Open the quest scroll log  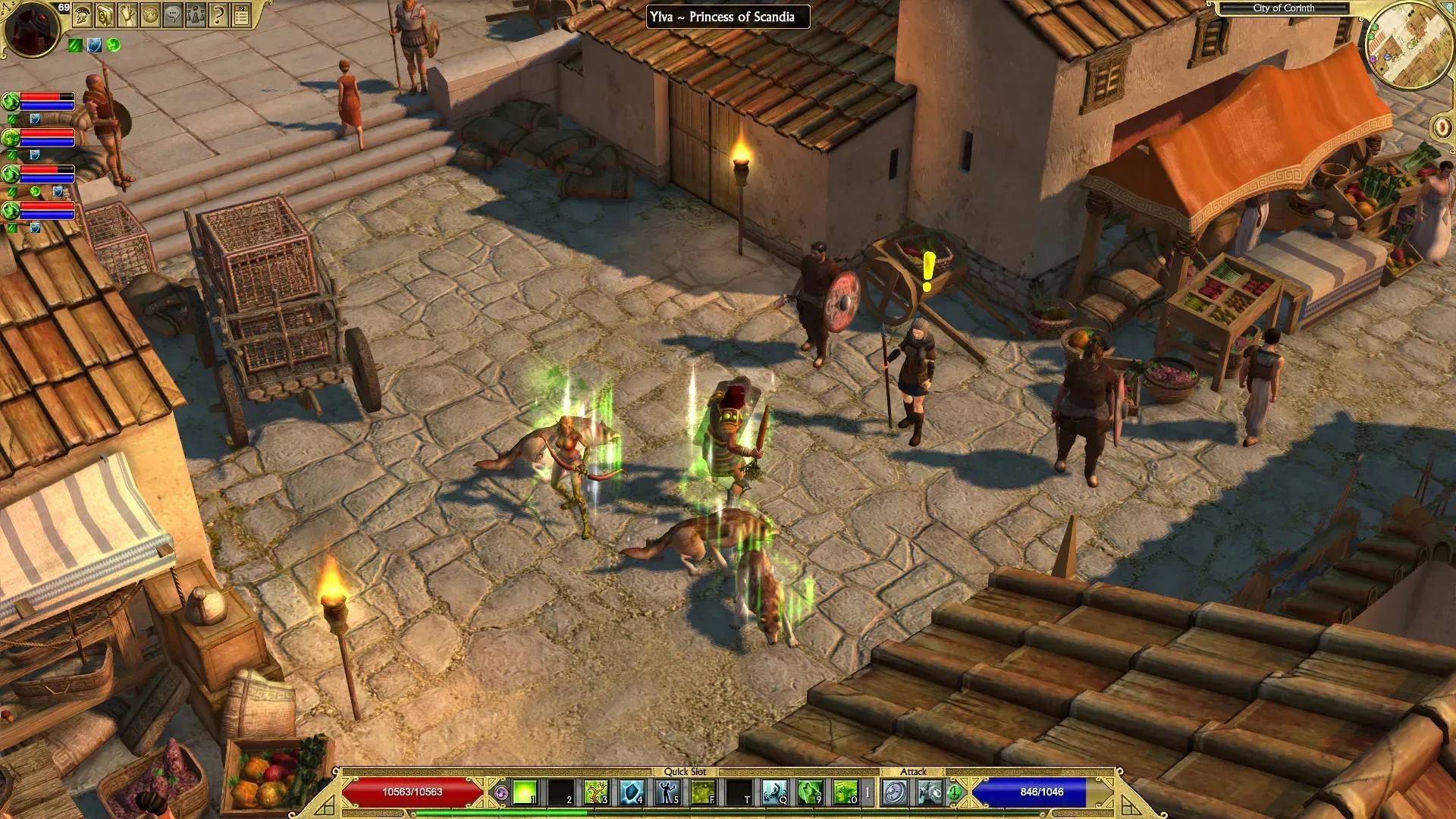click(127, 14)
